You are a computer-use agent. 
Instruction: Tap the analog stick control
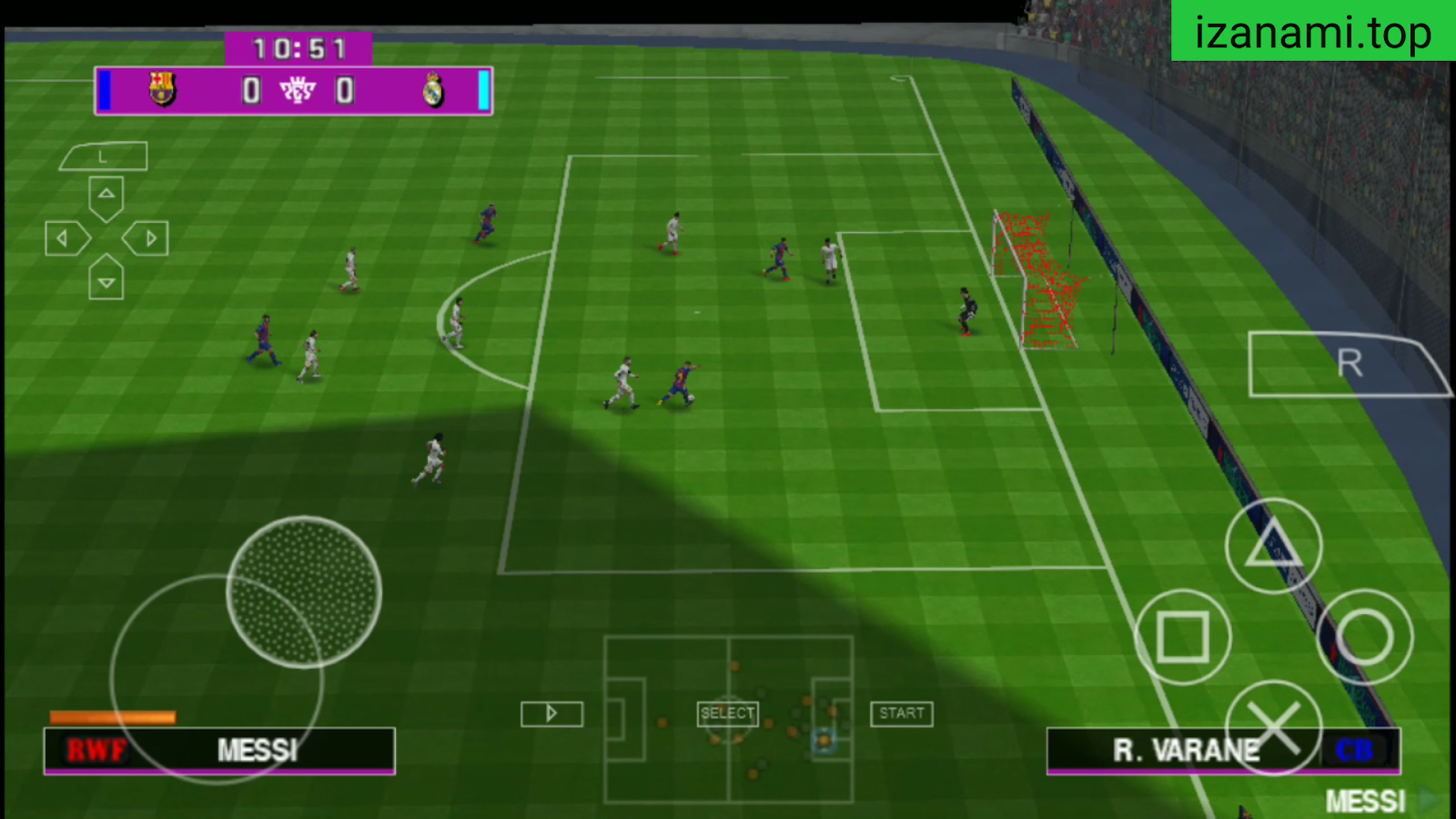pos(303,591)
